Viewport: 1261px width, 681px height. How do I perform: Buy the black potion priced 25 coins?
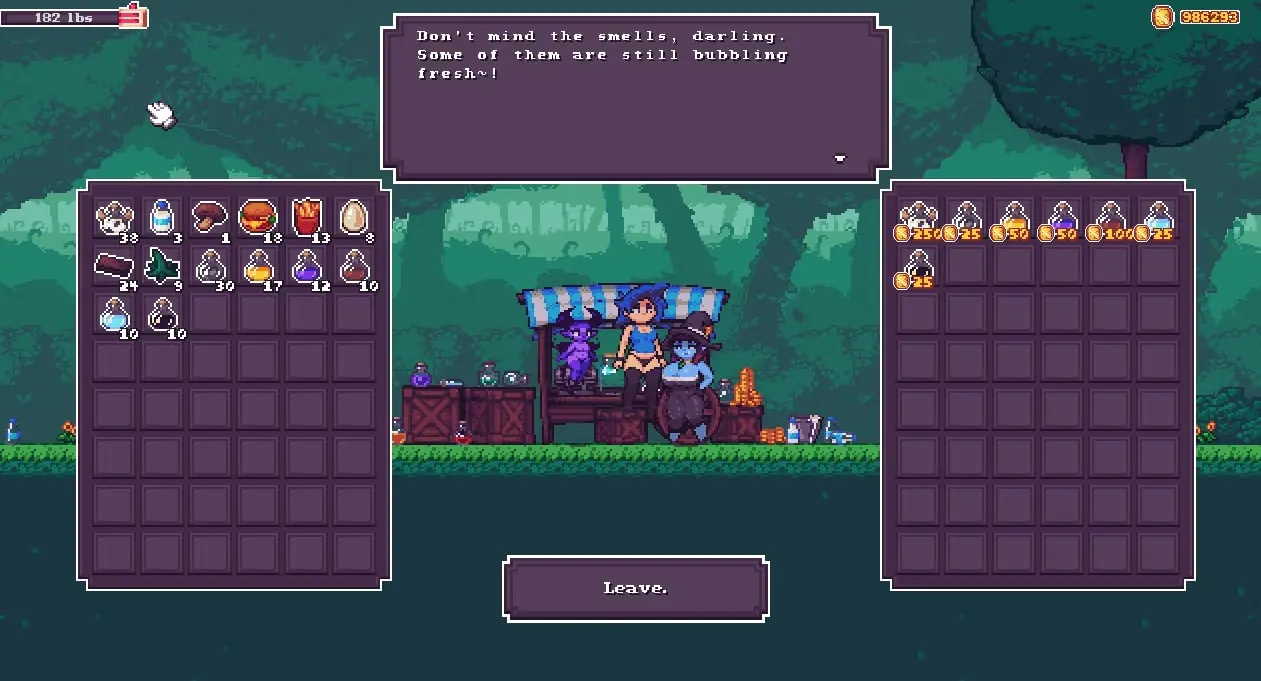click(918, 267)
